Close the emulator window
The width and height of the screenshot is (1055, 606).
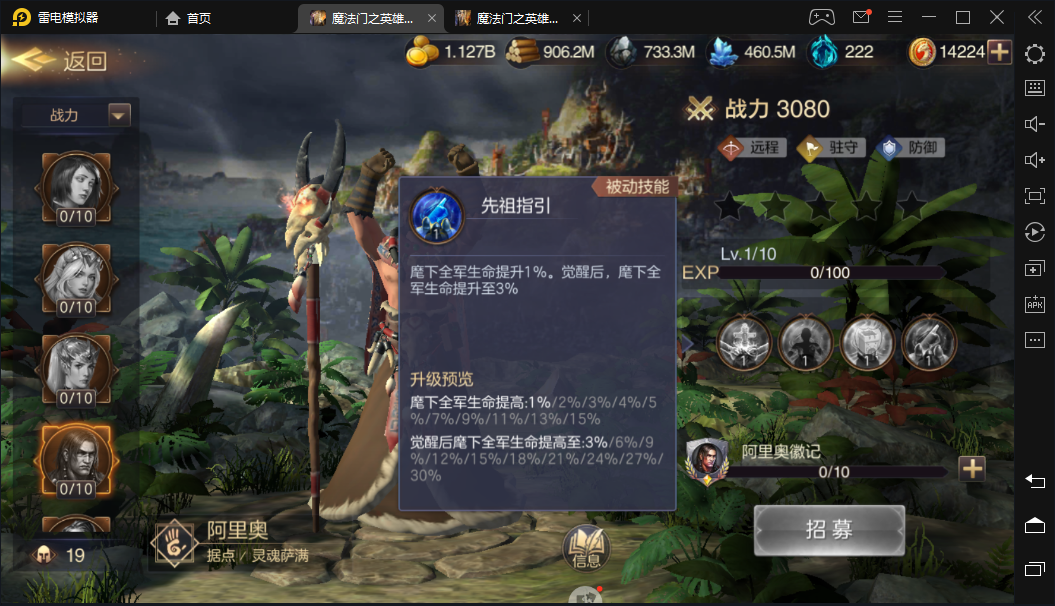tap(997, 17)
